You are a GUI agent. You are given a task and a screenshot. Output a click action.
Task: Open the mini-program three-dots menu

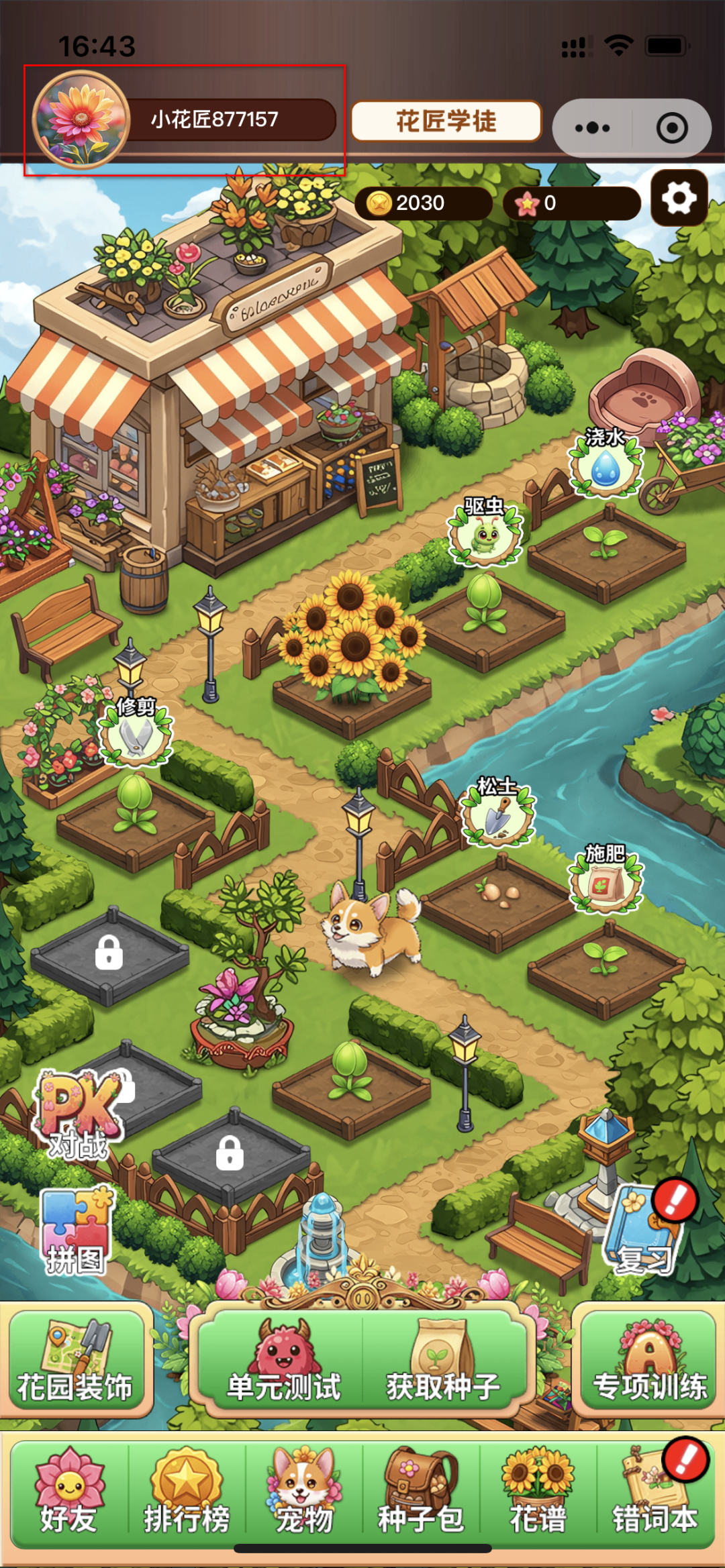(x=592, y=127)
